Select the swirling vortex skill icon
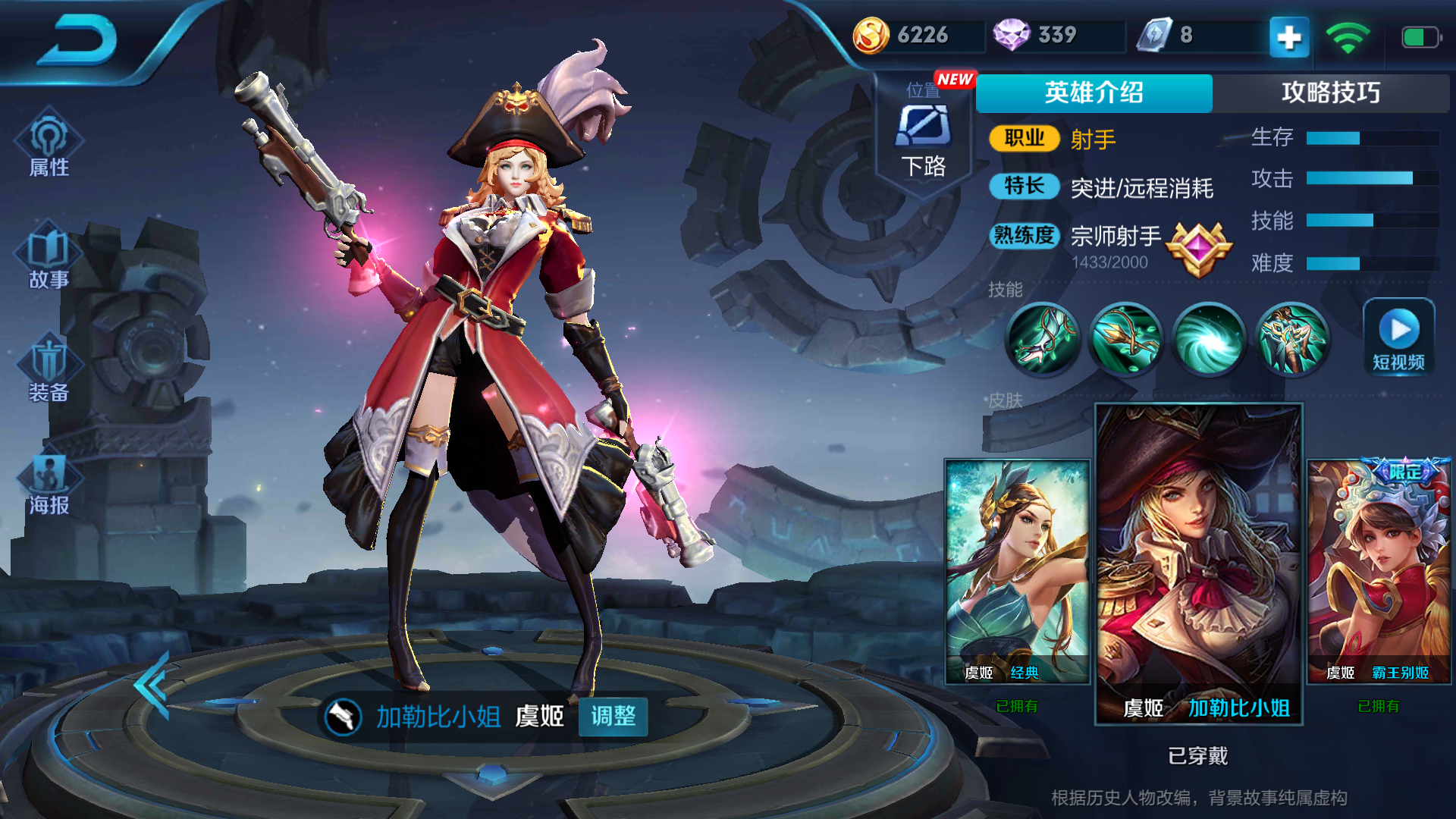Viewport: 1456px width, 819px height. coord(1210,339)
